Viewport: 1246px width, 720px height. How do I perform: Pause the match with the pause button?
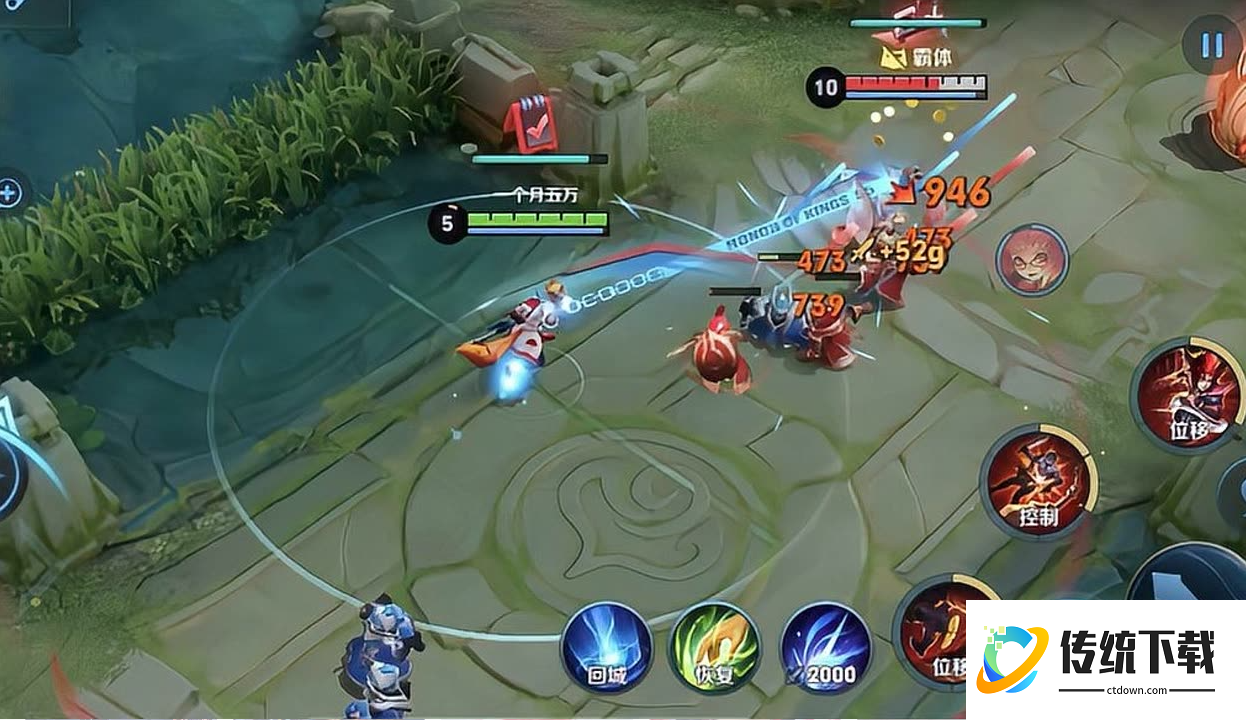click(1211, 45)
